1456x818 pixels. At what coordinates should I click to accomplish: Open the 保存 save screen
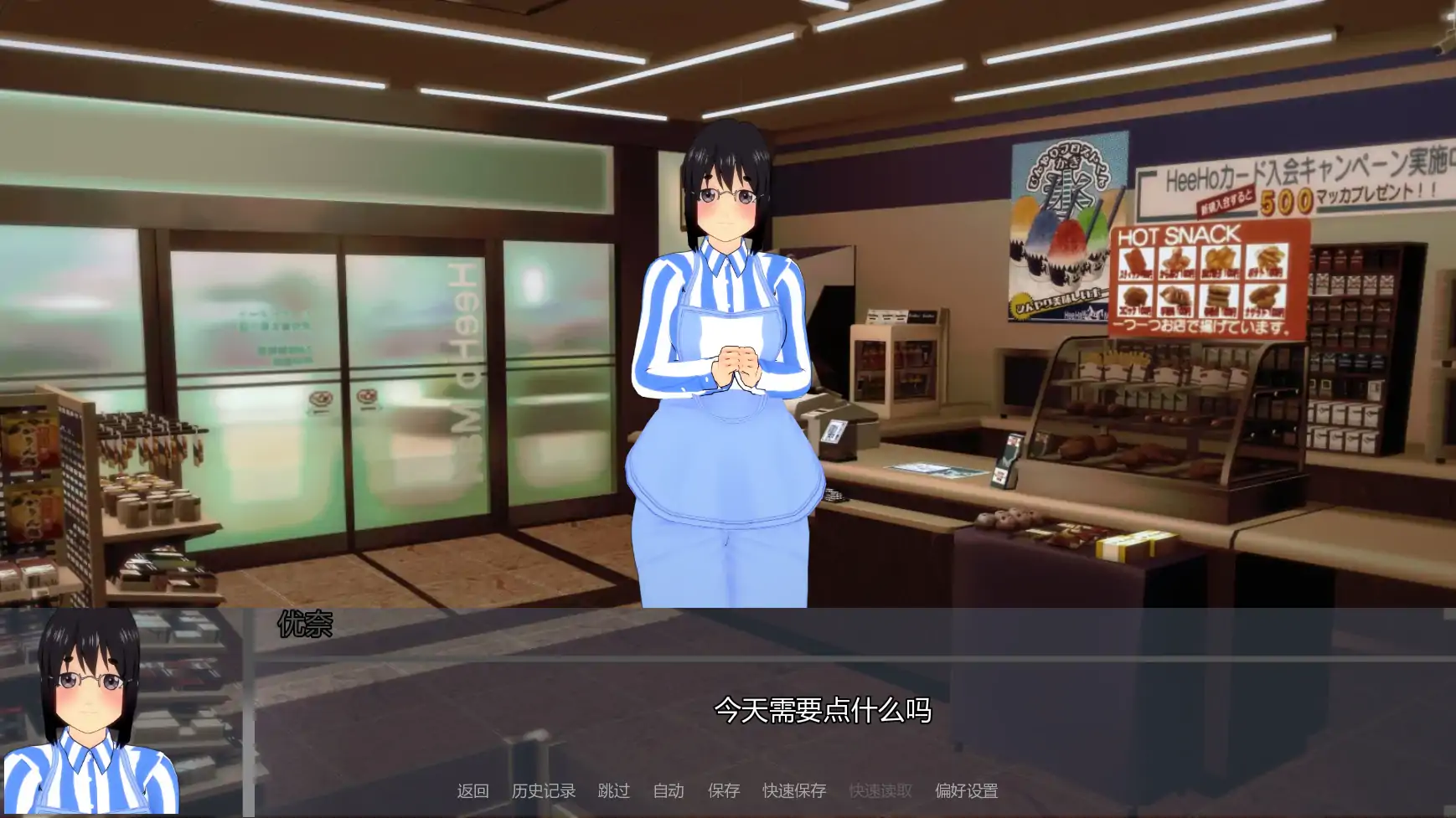point(724,790)
